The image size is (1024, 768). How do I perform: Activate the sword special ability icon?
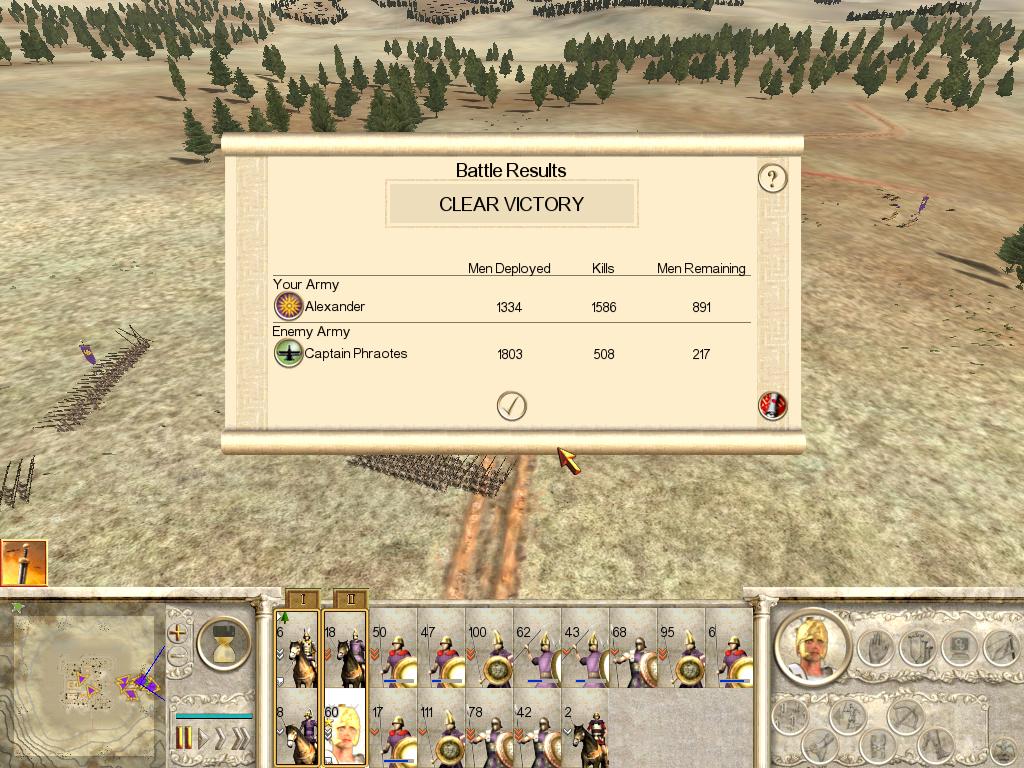[24, 562]
